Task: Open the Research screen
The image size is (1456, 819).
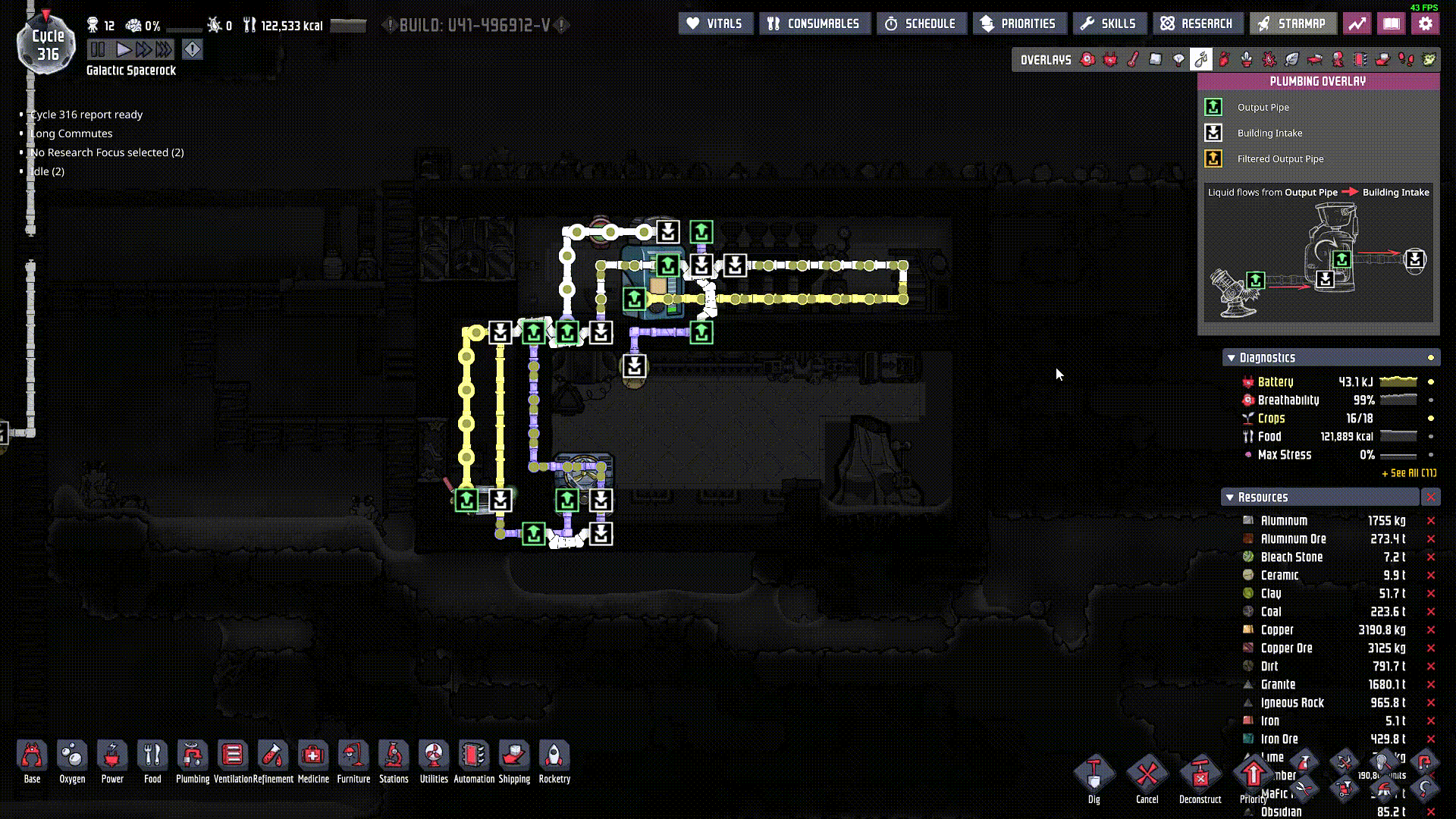Action: pyautogui.click(x=1197, y=24)
